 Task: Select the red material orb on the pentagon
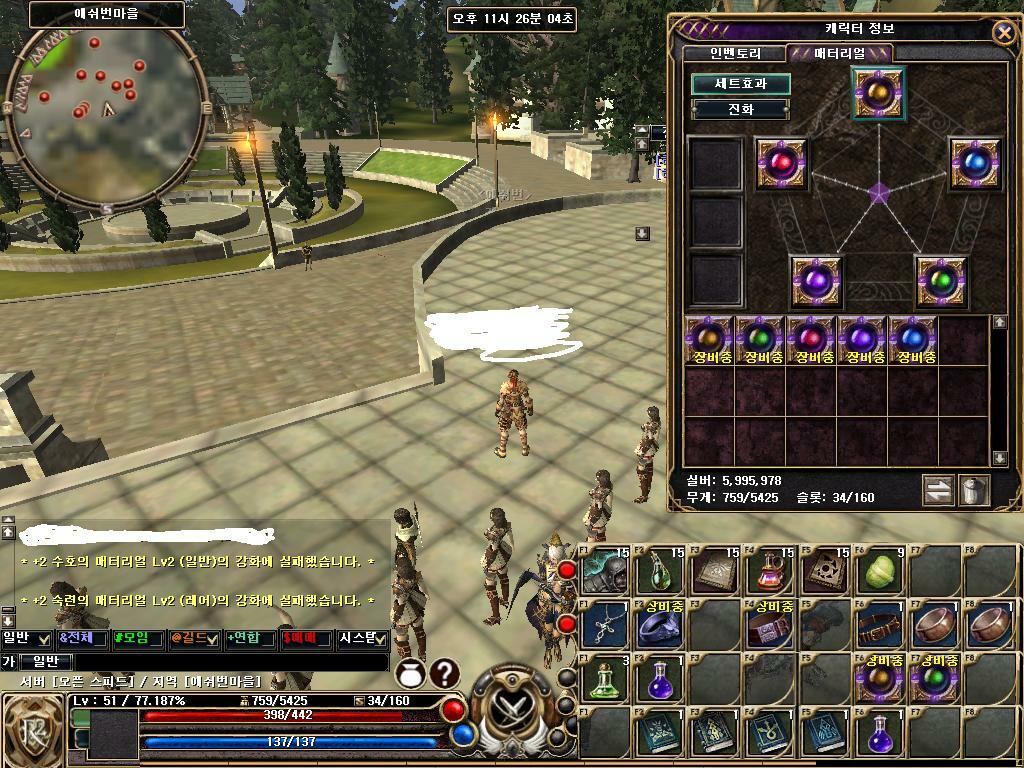tap(782, 163)
